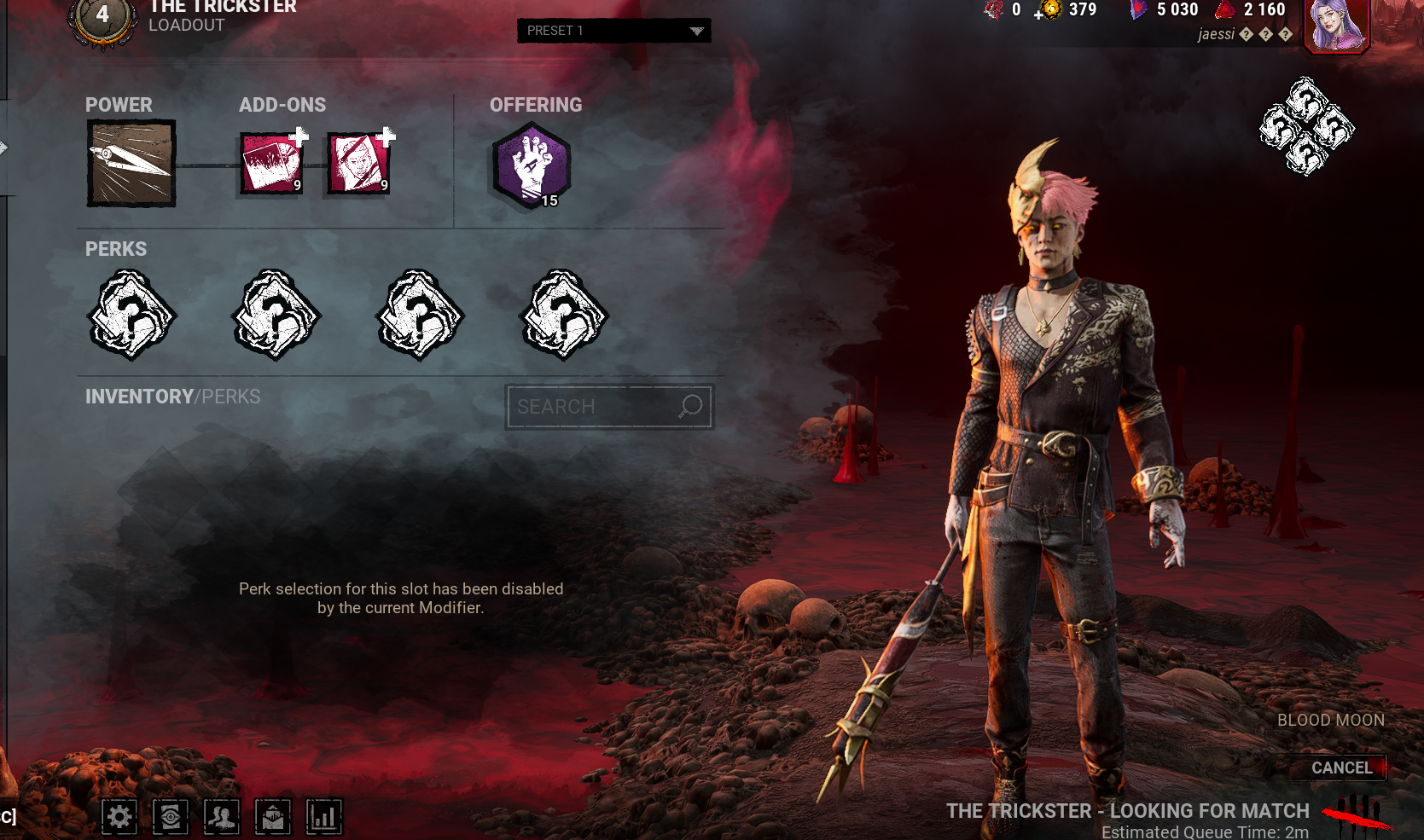This screenshot has height=840, width=1424.
Task: Cancel the match search
Action: (1341, 768)
